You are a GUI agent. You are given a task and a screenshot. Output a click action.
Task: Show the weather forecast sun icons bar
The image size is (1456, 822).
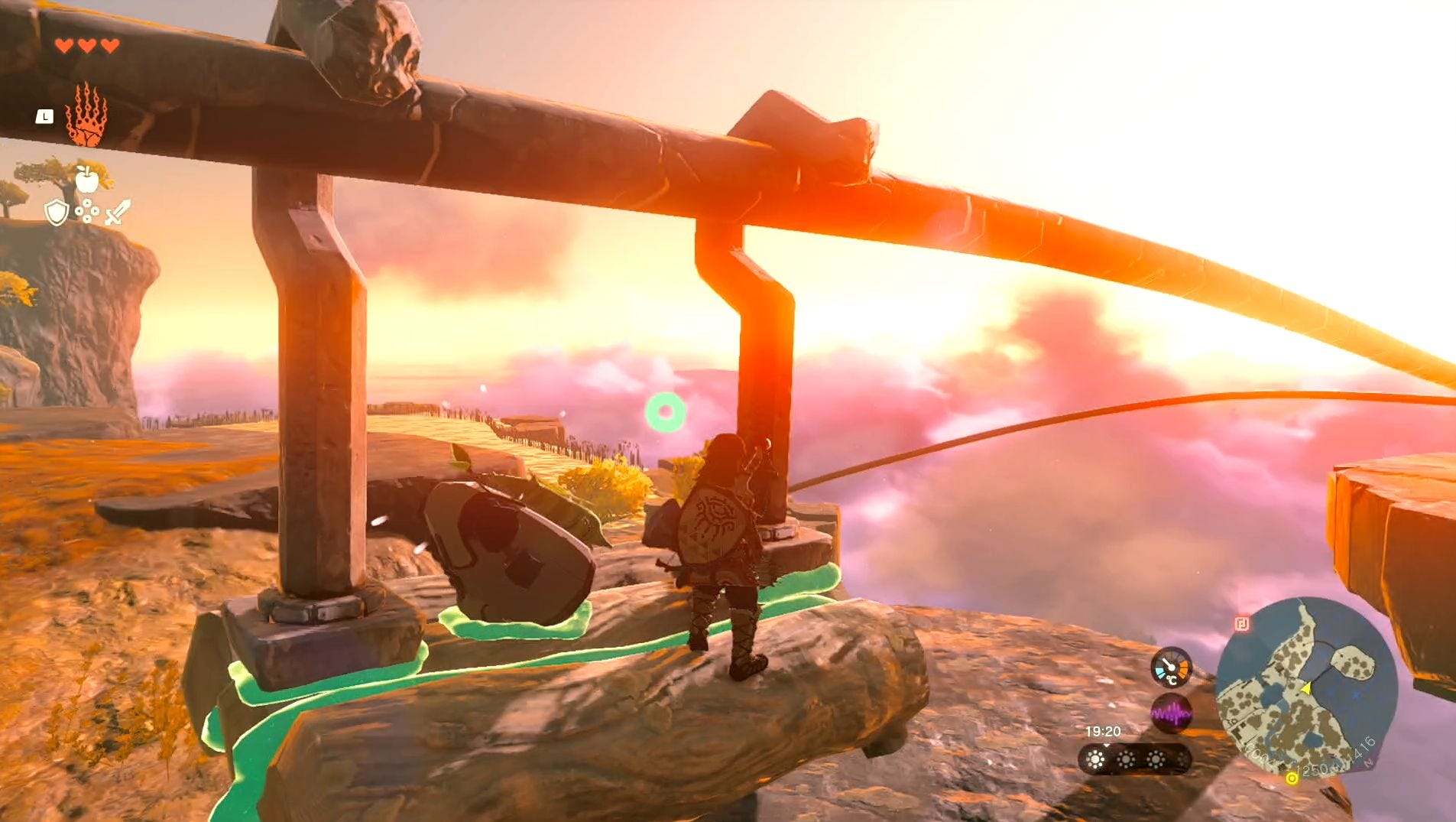click(x=1134, y=759)
